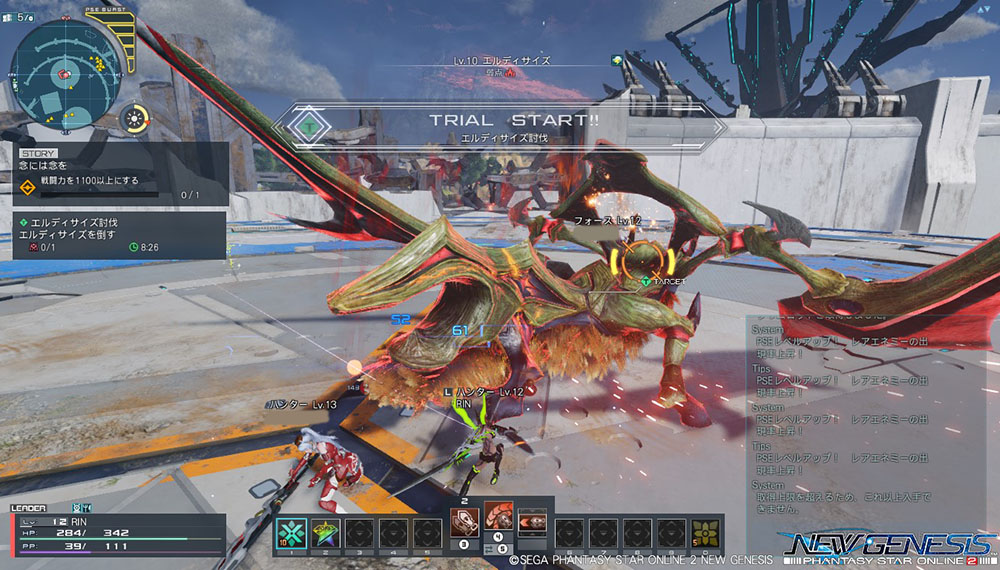
Task: Click the circular minimap
Action: 60,72
